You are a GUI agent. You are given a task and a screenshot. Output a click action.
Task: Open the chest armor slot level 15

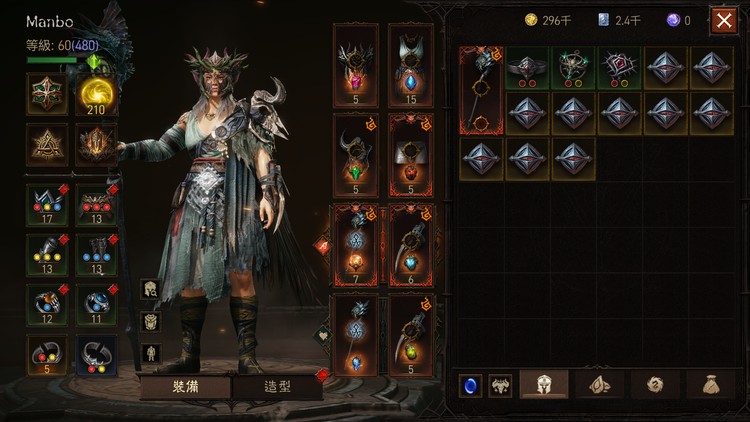411,63
